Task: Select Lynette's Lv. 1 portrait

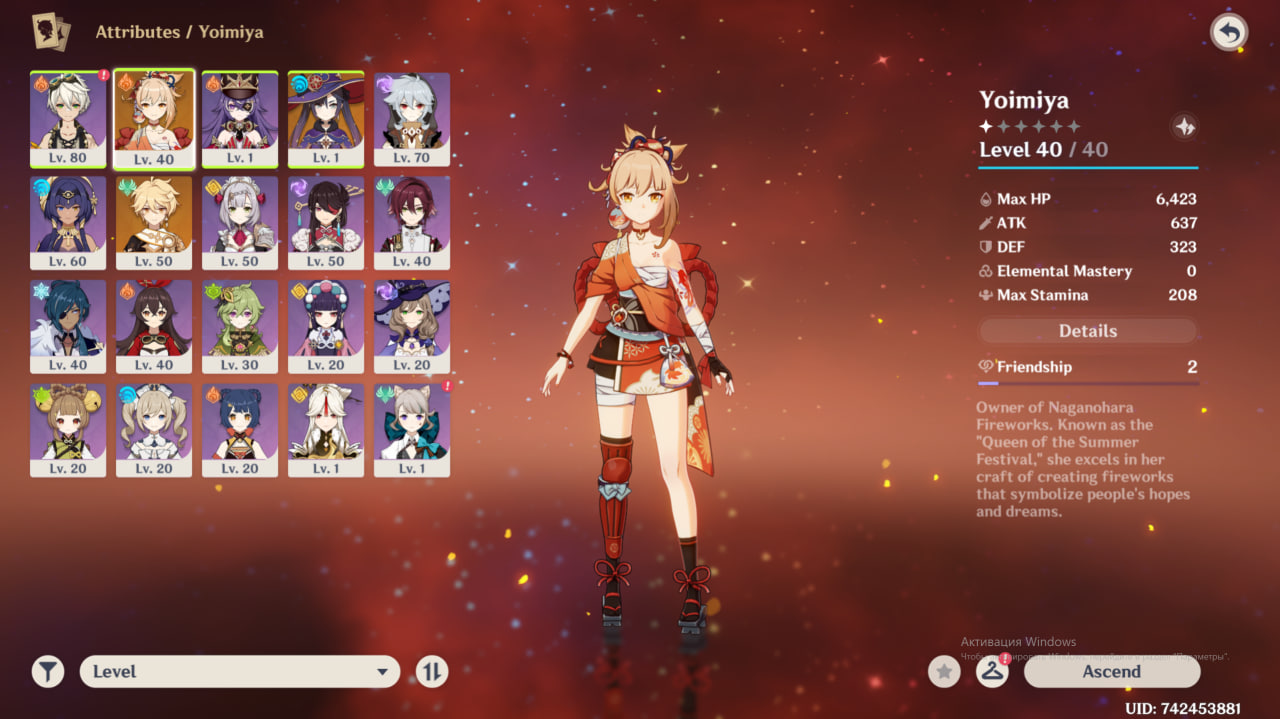Action: click(412, 430)
